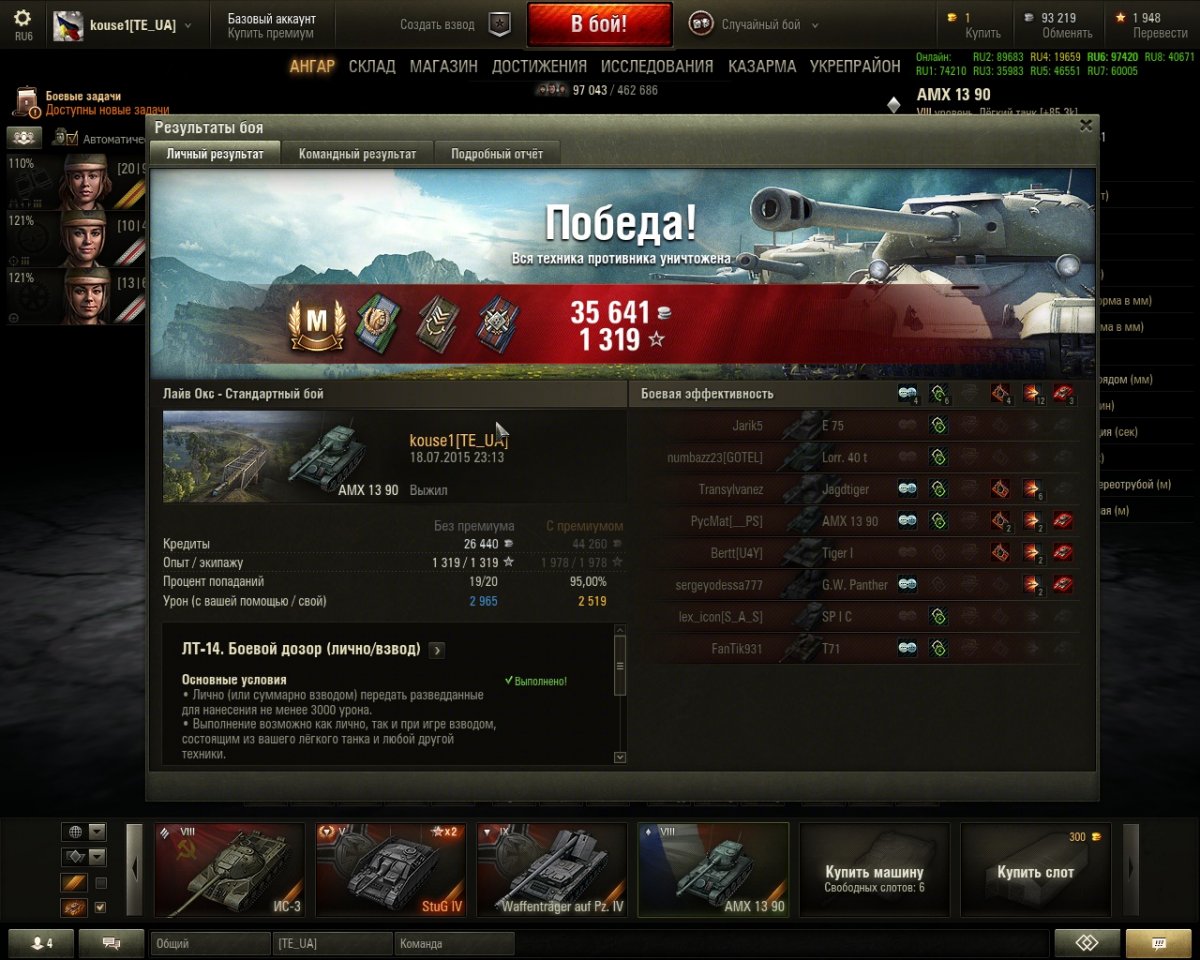The image size is (1200, 960).
Task: Click the Купить машину slot
Action: pos(874,870)
